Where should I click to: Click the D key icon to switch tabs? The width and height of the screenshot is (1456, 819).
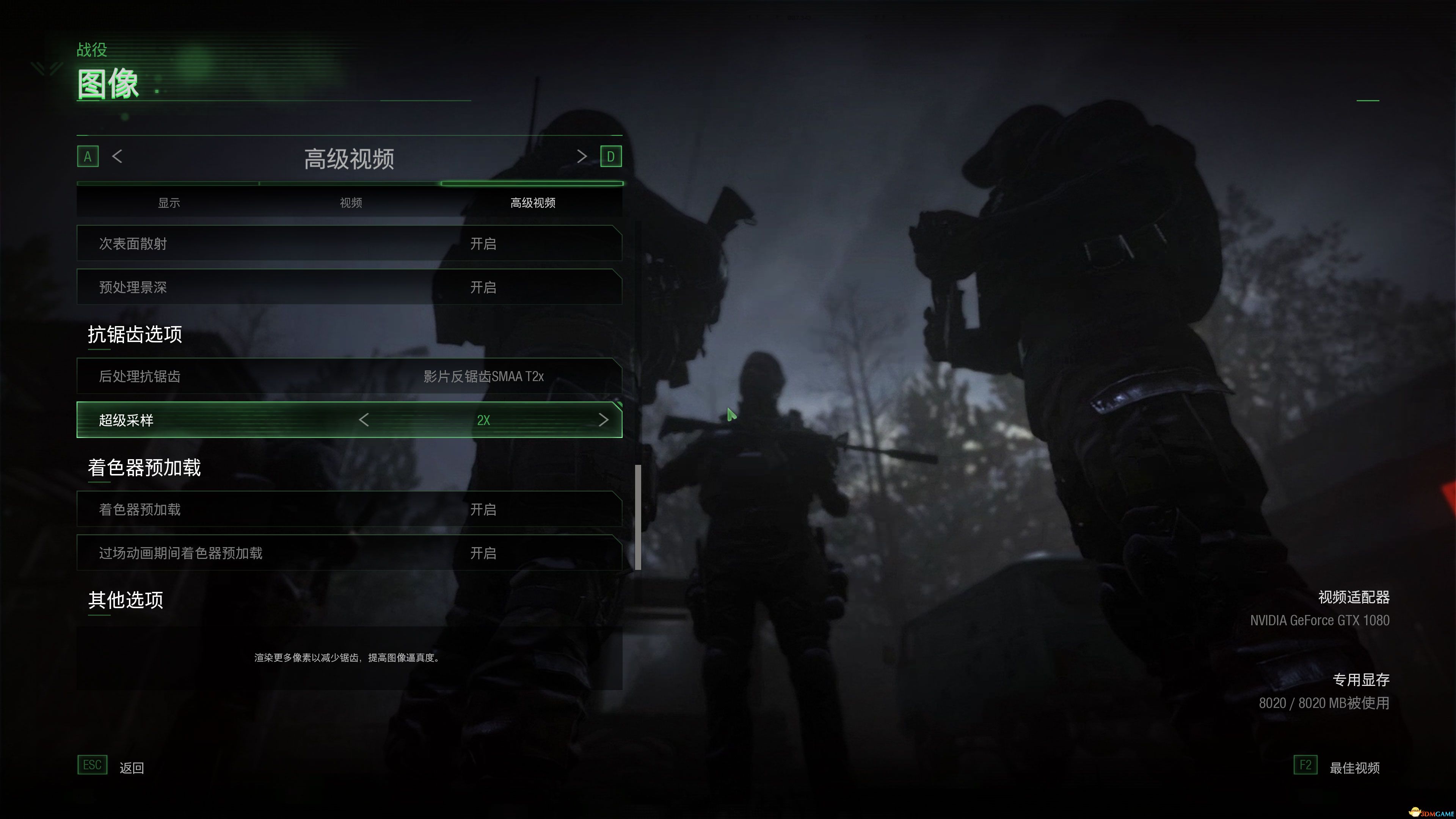(x=611, y=157)
